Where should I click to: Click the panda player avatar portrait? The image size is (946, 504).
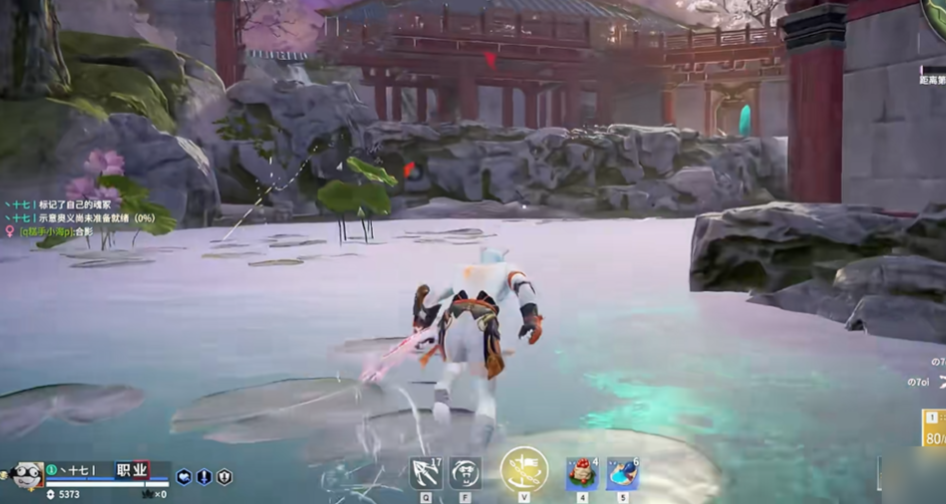point(28,475)
